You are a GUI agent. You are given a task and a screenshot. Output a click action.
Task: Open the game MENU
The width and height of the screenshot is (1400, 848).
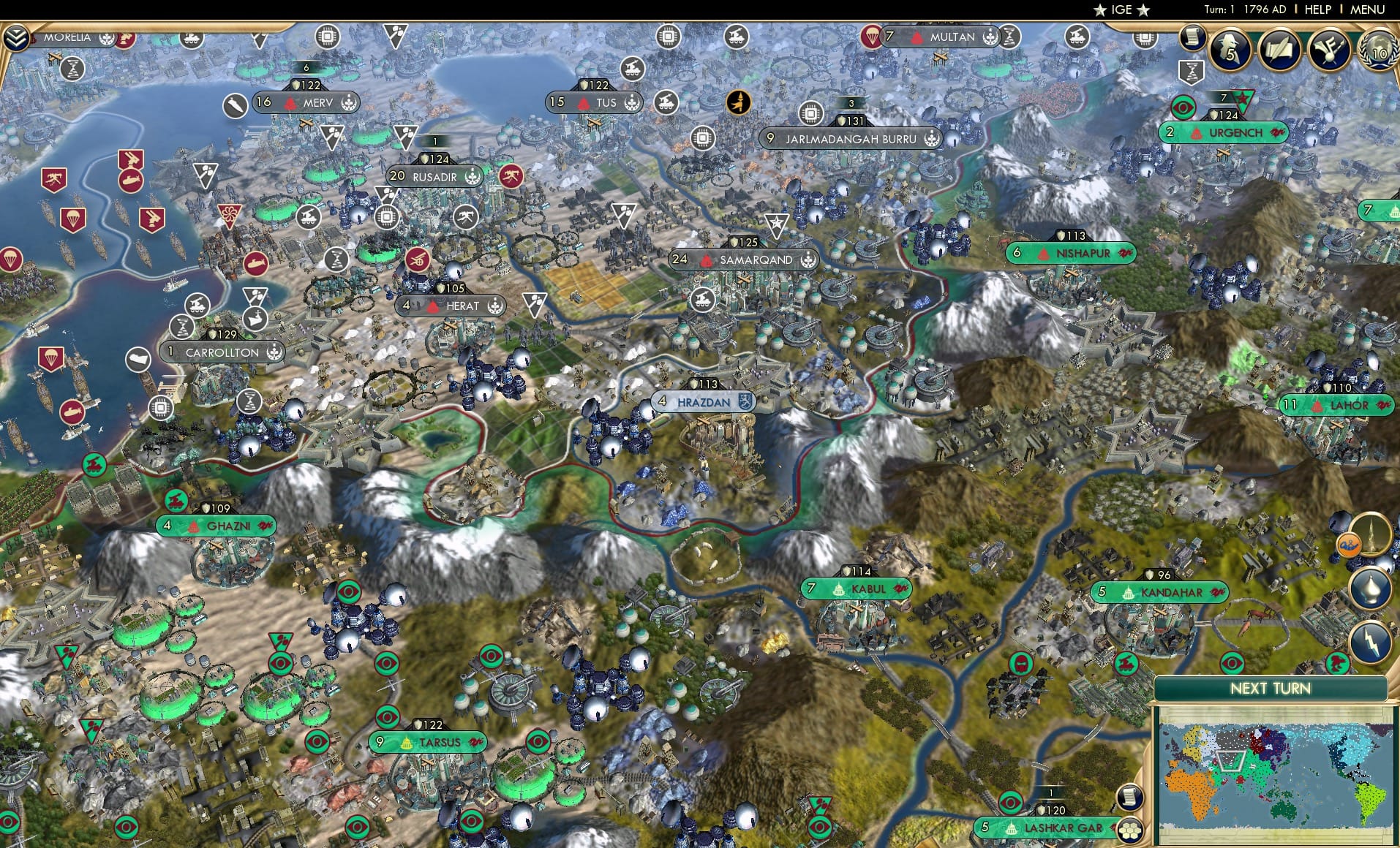(x=1369, y=10)
